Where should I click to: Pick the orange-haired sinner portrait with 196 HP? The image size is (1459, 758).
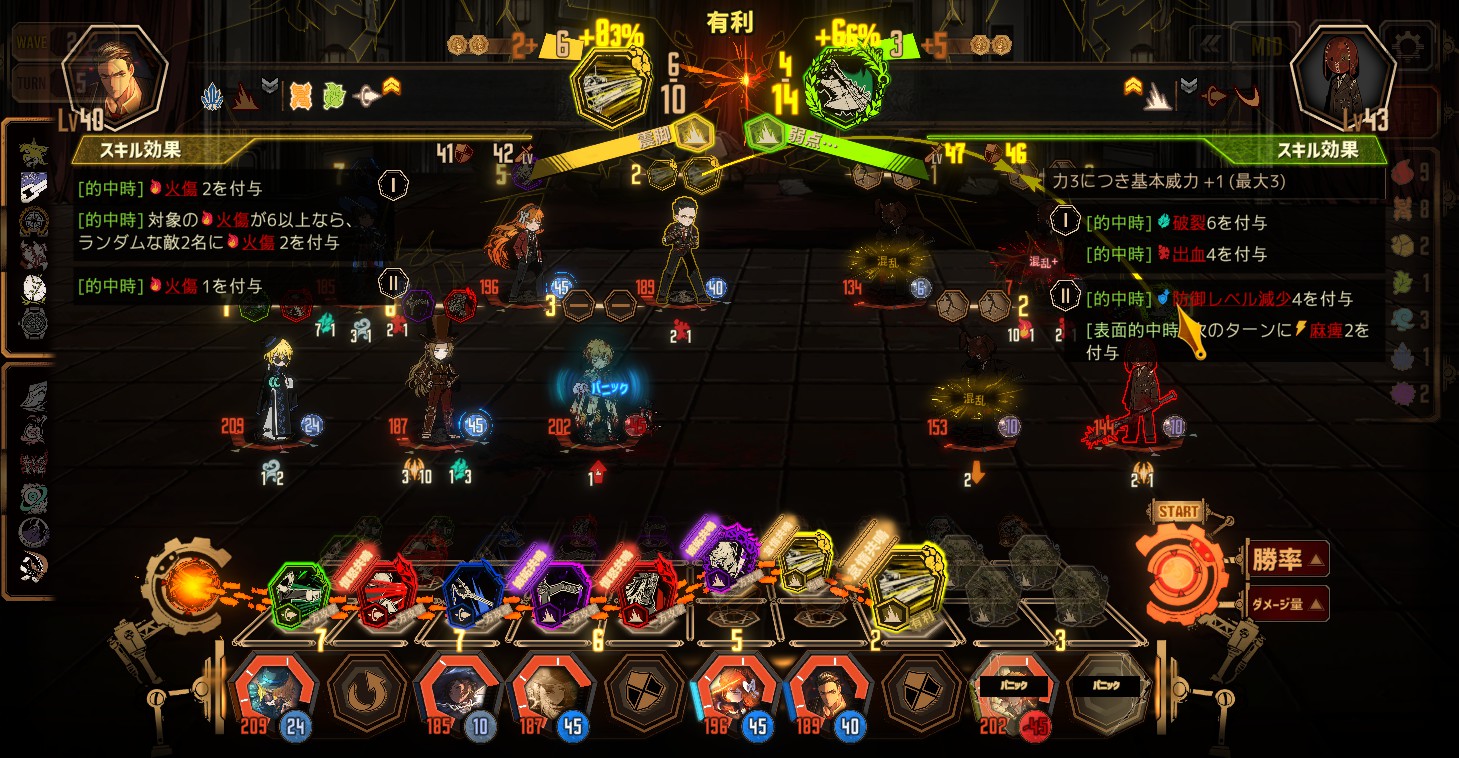(736, 689)
